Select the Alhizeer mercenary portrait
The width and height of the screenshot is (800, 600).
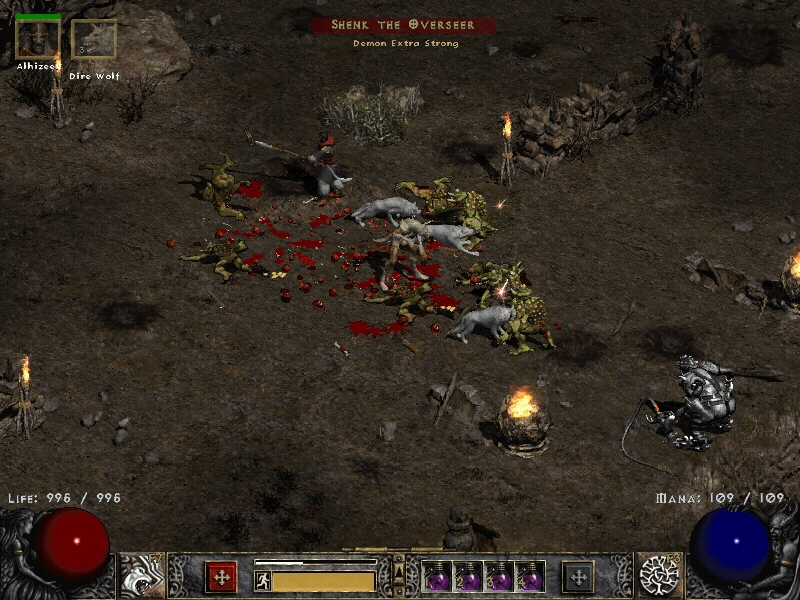pyautogui.click(x=37, y=39)
